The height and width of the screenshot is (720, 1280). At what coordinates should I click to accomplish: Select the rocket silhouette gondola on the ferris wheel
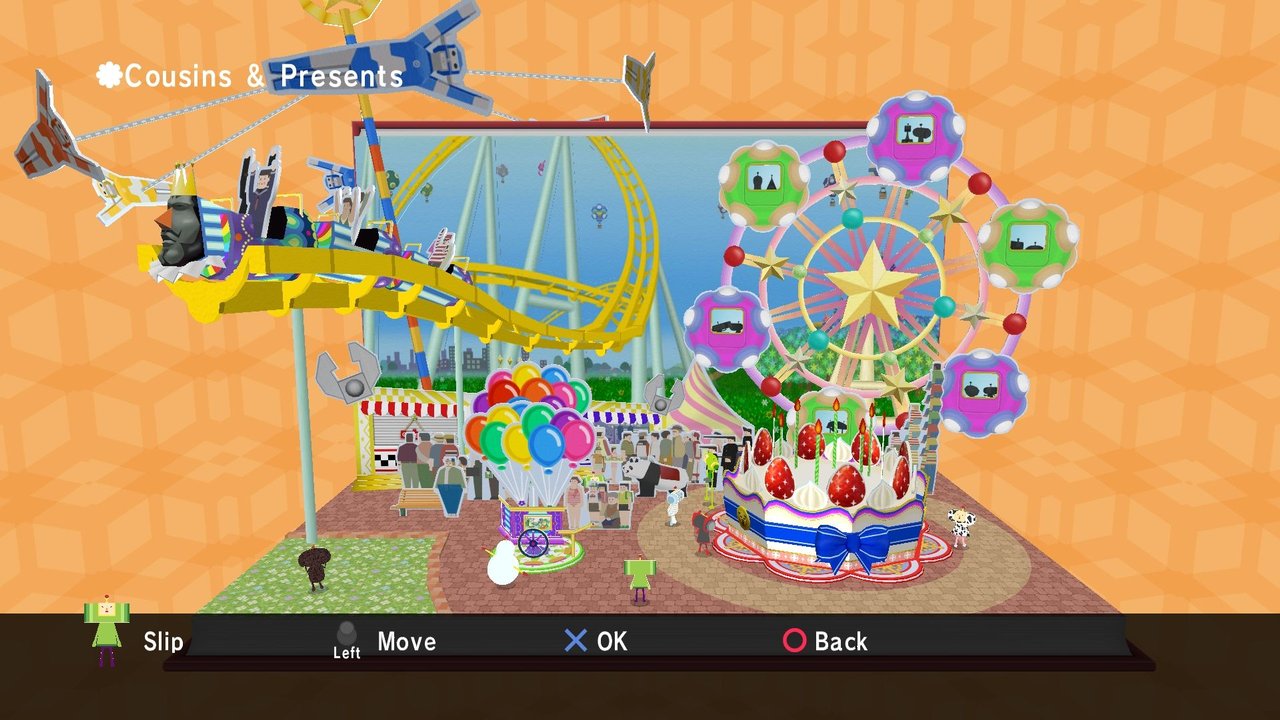click(911, 130)
